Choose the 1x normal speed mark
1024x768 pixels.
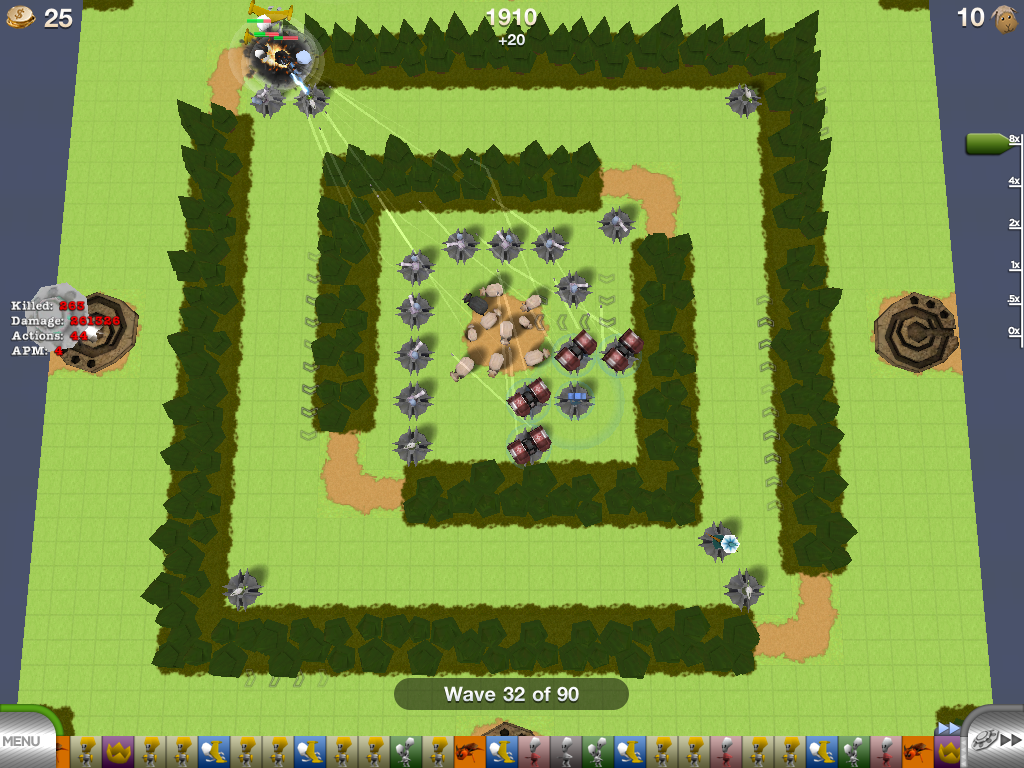pos(1014,266)
